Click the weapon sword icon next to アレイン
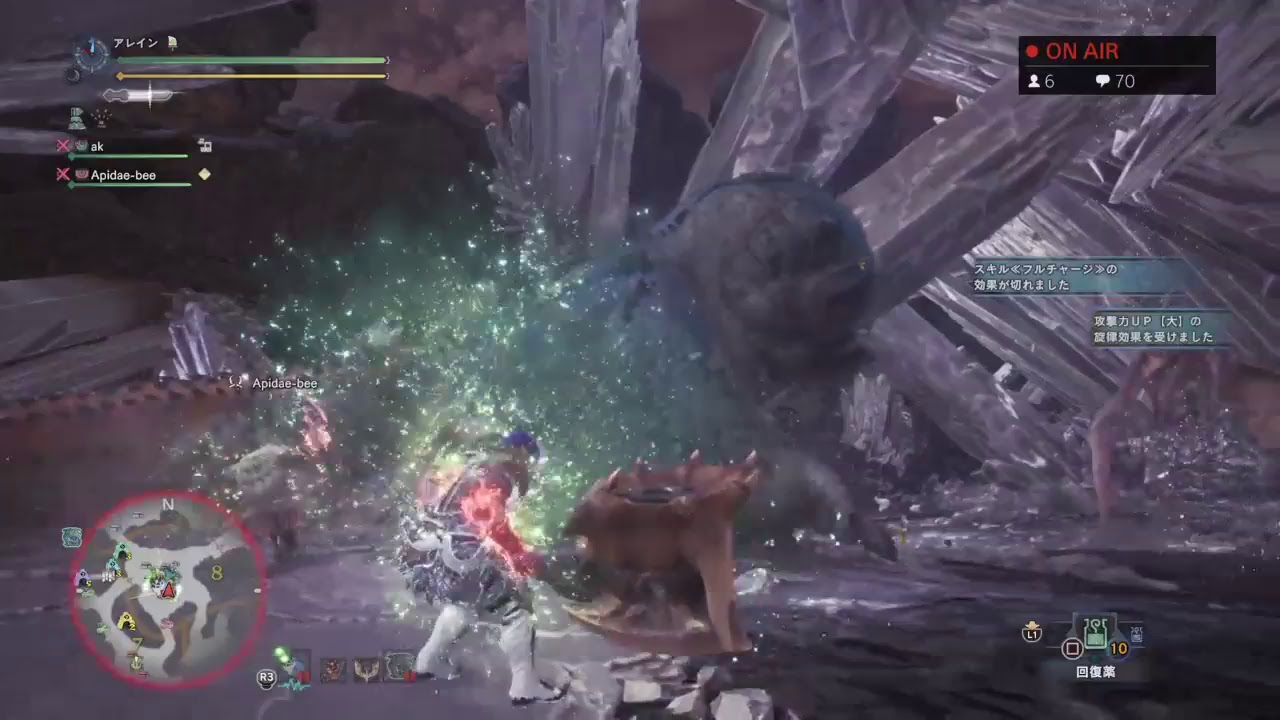 pyautogui.click(x=172, y=43)
